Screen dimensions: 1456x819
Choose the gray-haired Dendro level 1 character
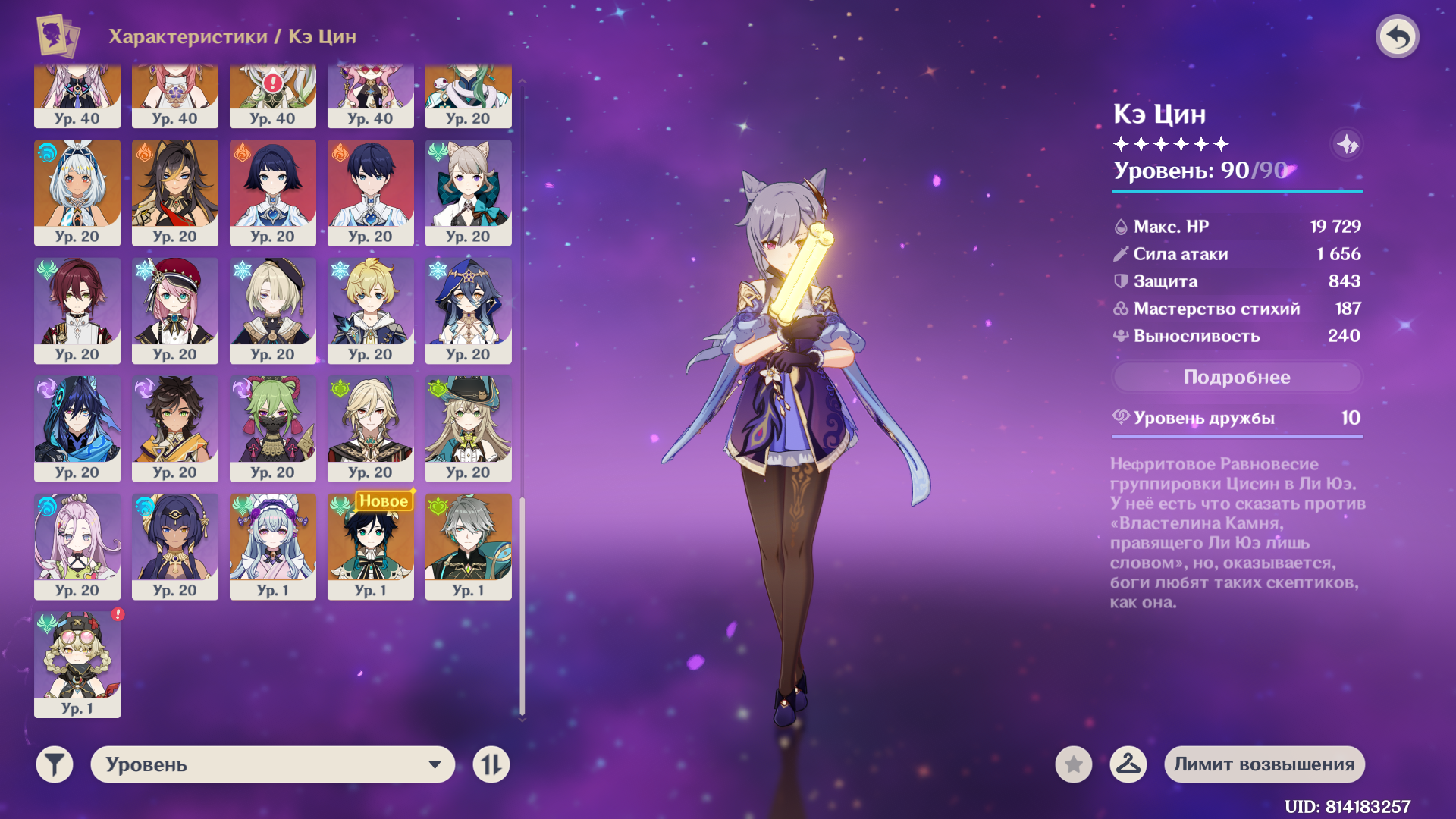coord(469,546)
